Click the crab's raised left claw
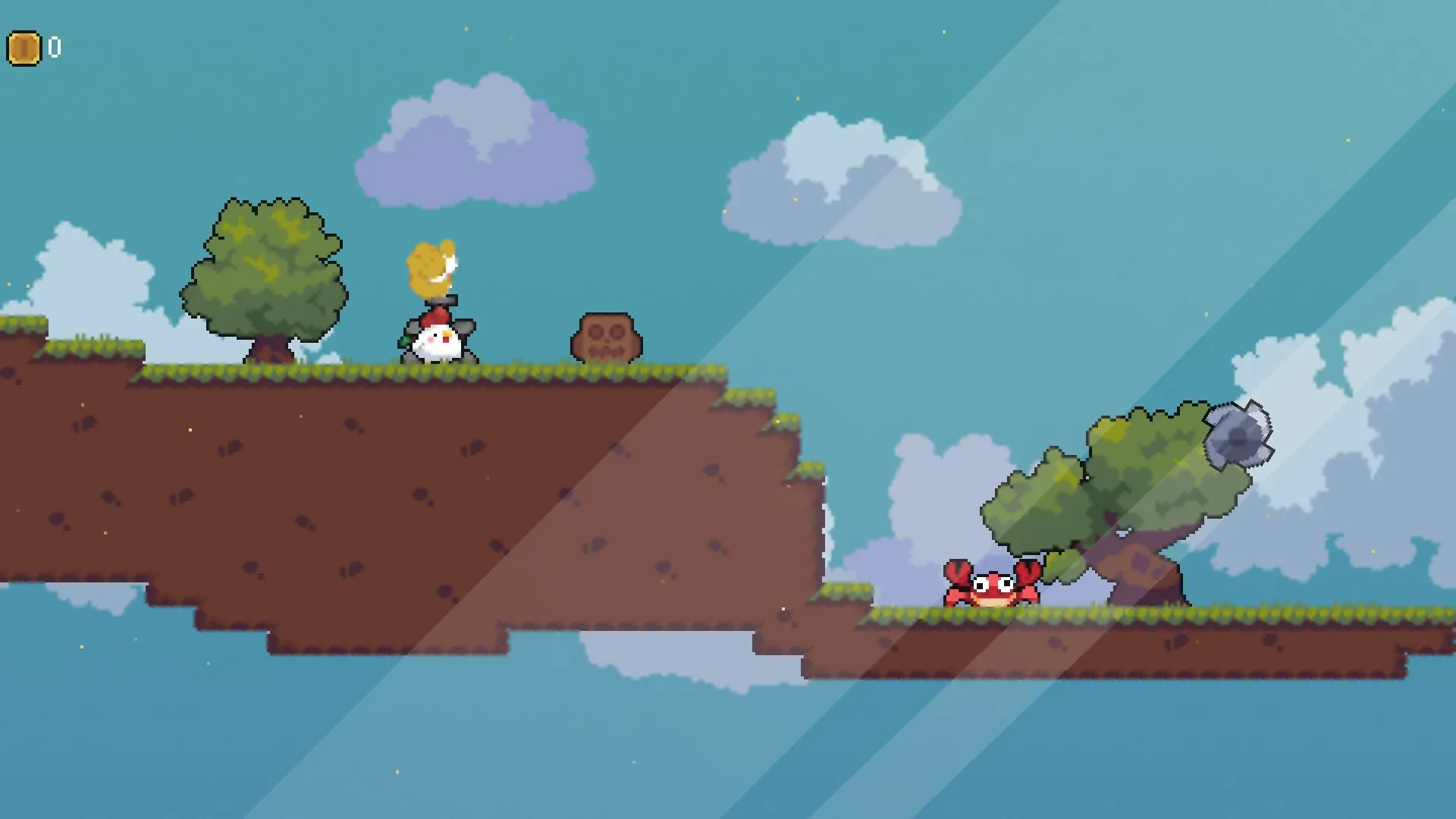 [x=958, y=570]
